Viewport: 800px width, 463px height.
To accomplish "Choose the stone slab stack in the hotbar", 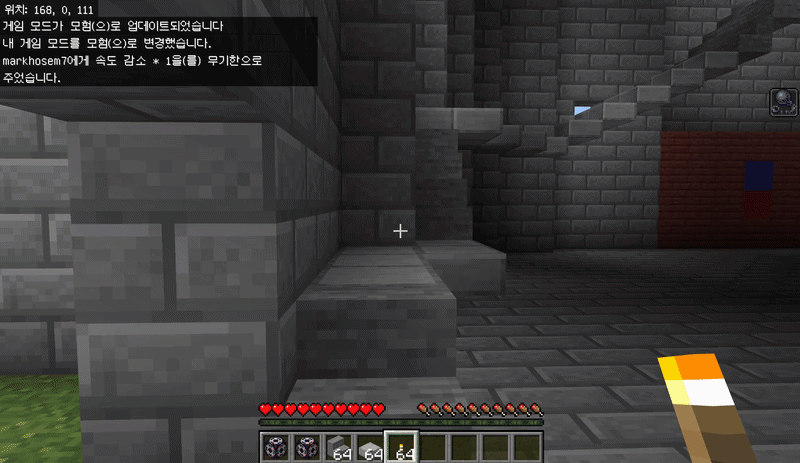I will point(370,448).
